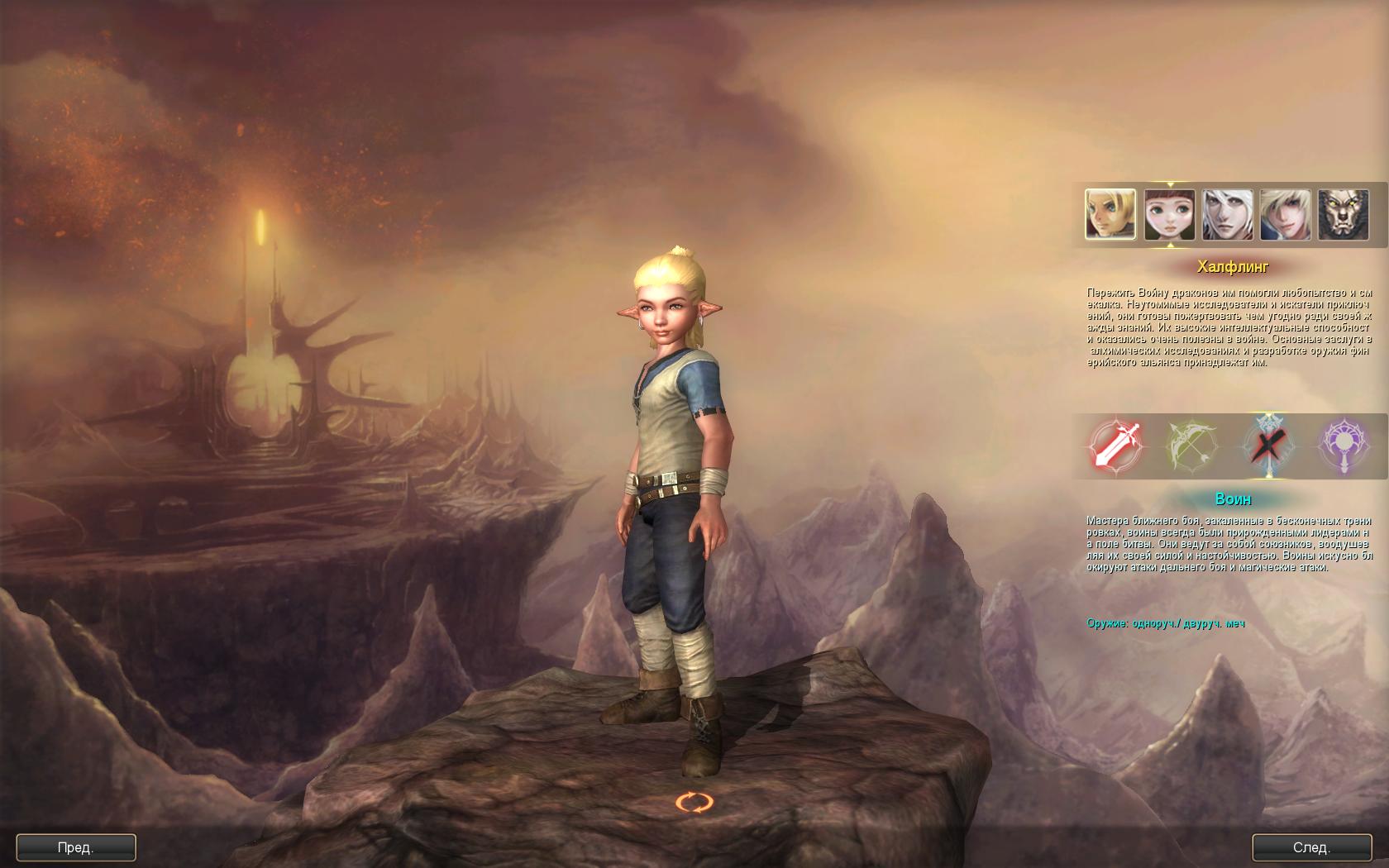Pick the purple orb mage class
1389x868 pixels.
[x=1342, y=446]
